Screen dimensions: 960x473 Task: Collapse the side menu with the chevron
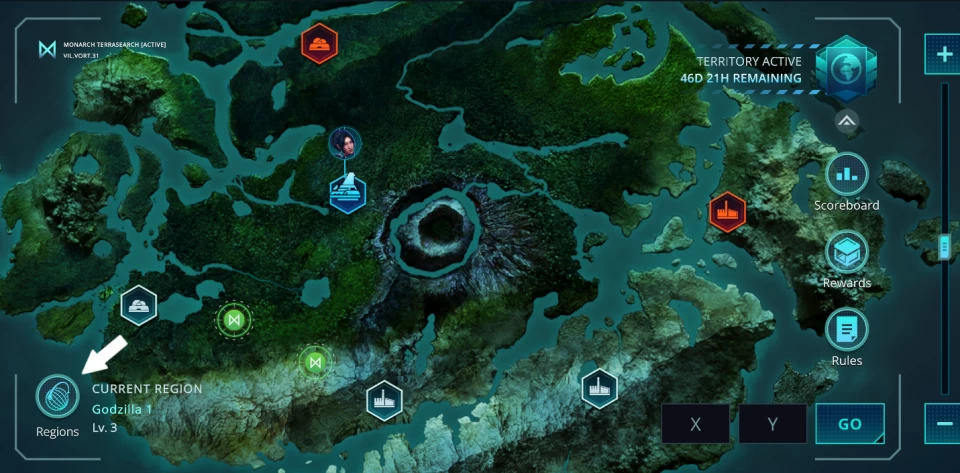coord(847,121)
